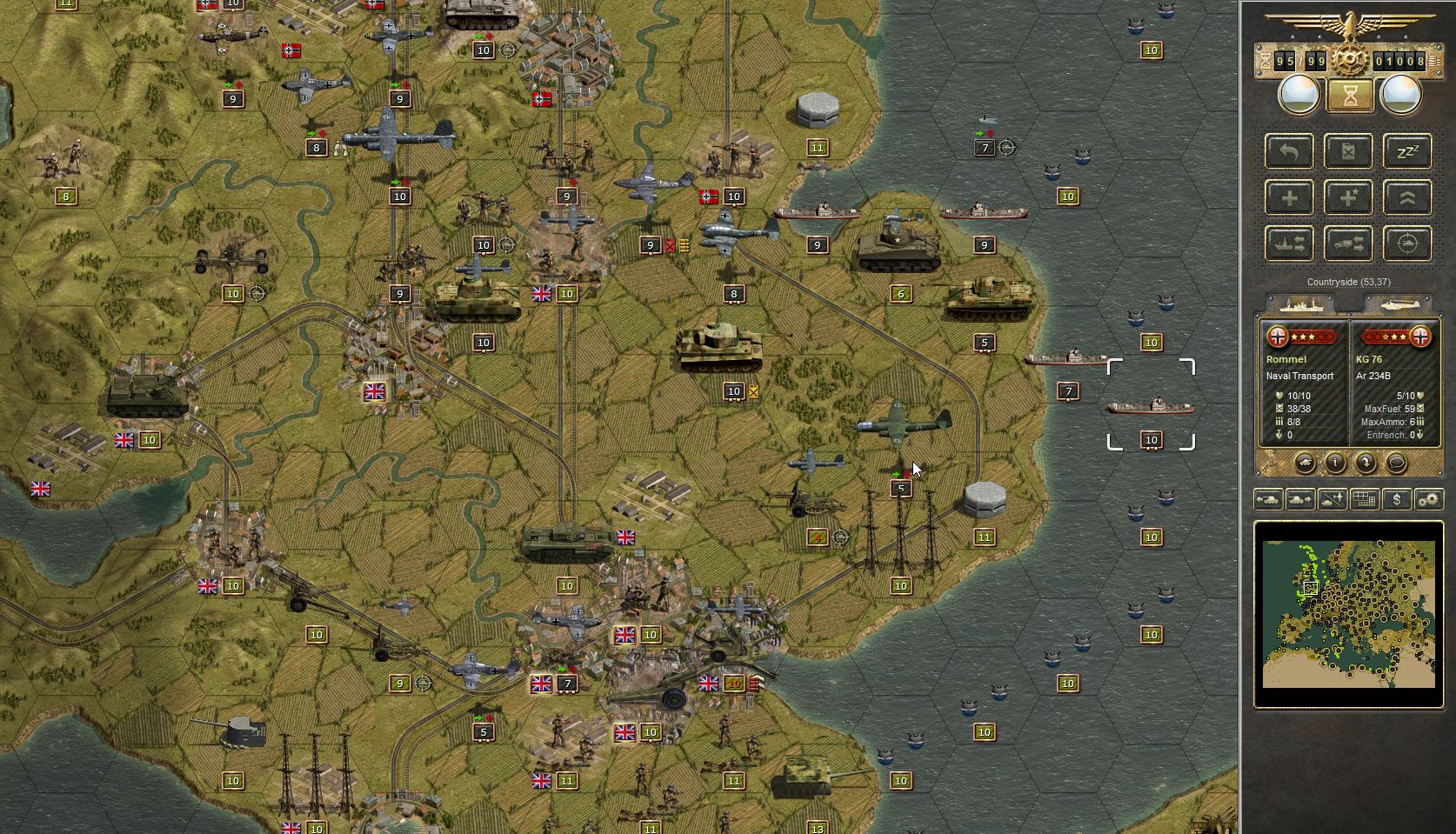Open the Purchase screen with dollar icon

click(1397, 499)
